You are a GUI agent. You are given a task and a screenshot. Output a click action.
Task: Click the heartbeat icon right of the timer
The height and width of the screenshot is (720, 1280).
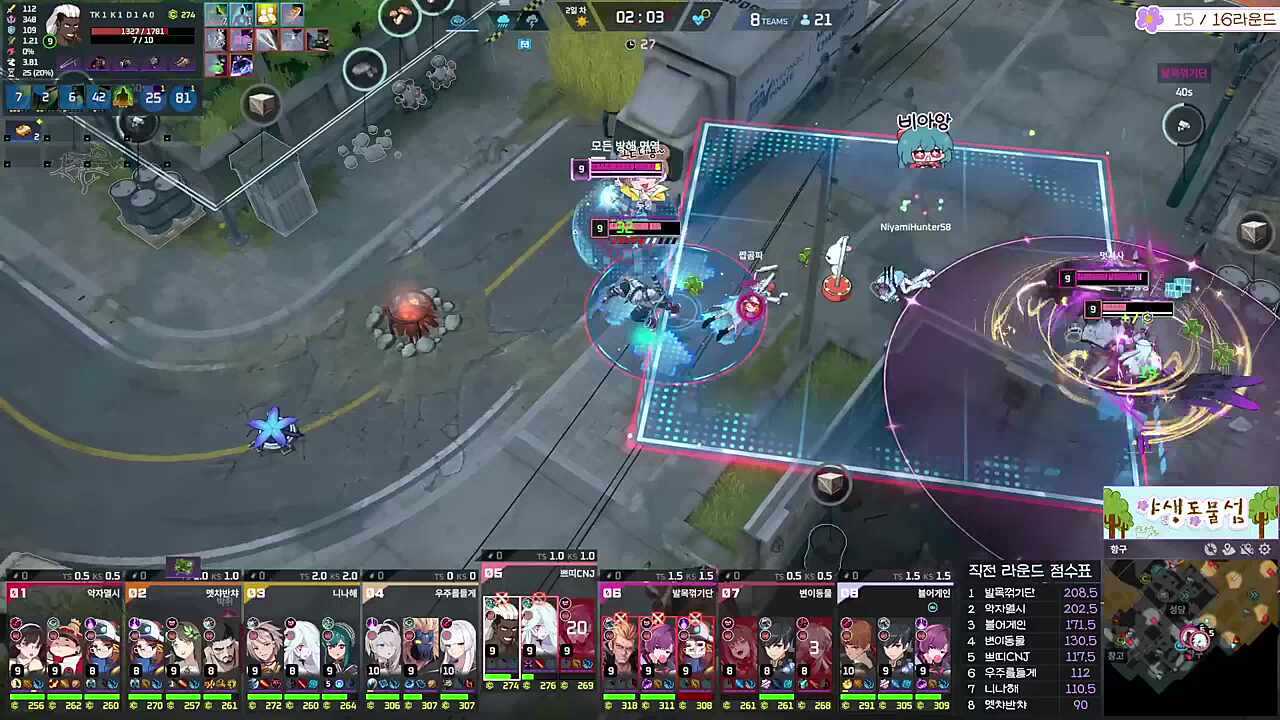pos(698,19)
